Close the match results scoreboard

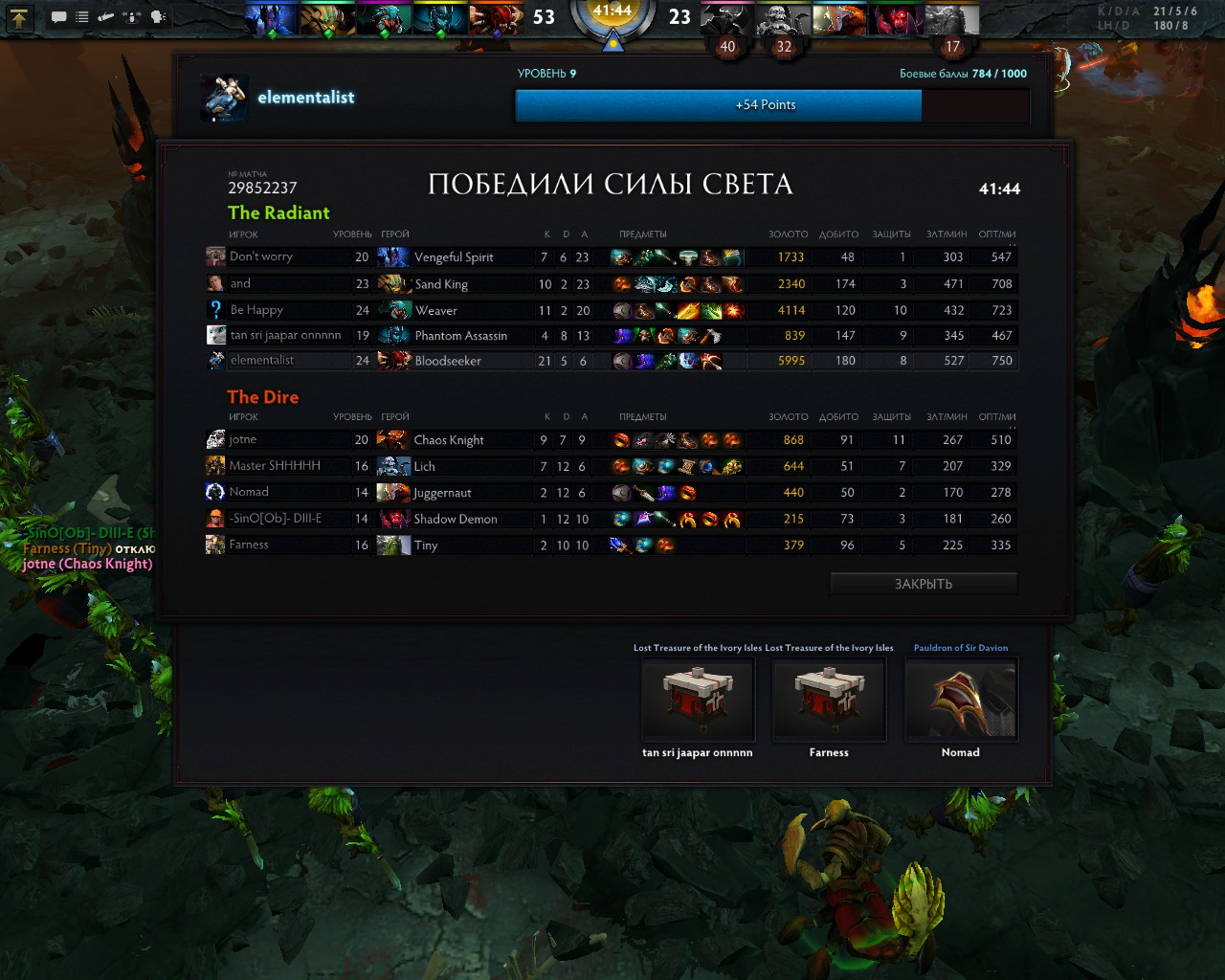923,584
